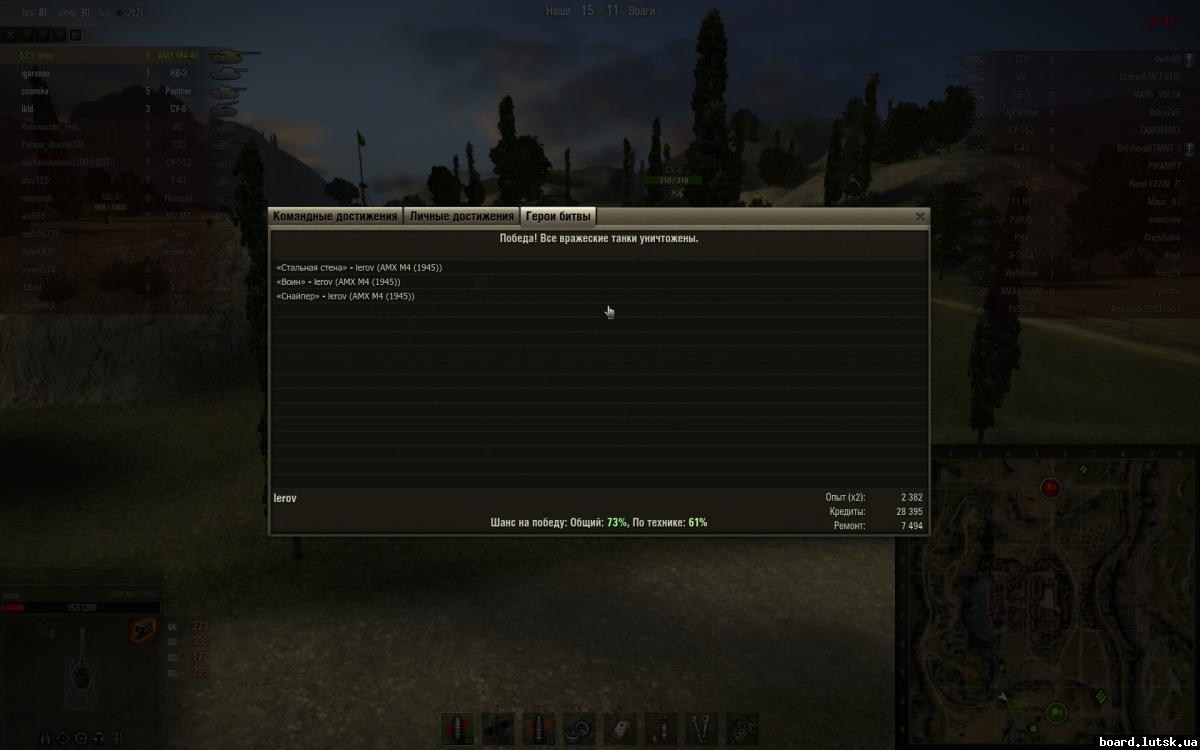The width and height of the screenshot is (1200, 750).
Task: Switch to the Командные достижения tab
Action: click(x=335, y=216)
